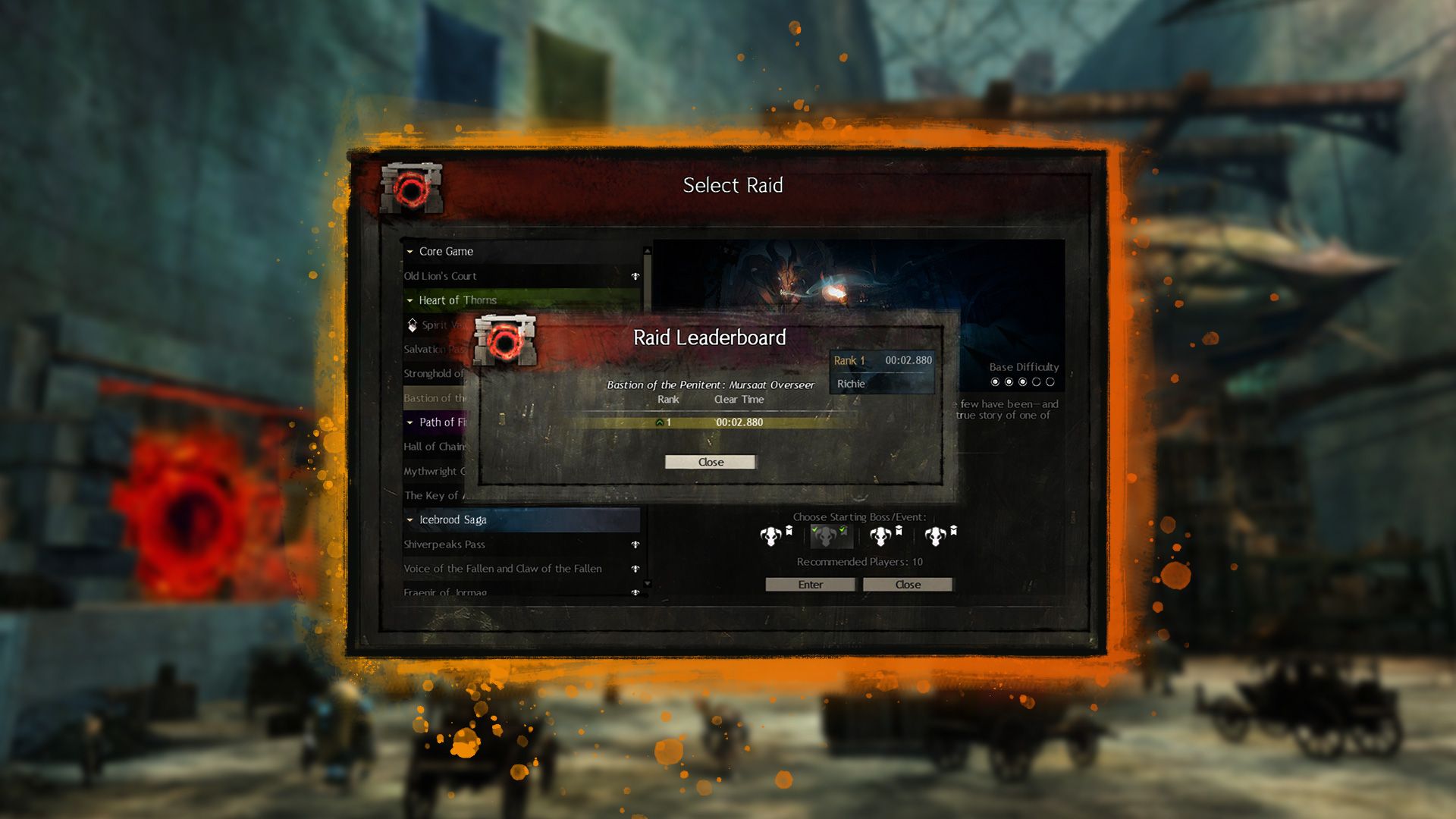The height and width of the screenshot is (819, 1456).
Task: Select the first Base Difficulty dot
Action: coord(996,381)
